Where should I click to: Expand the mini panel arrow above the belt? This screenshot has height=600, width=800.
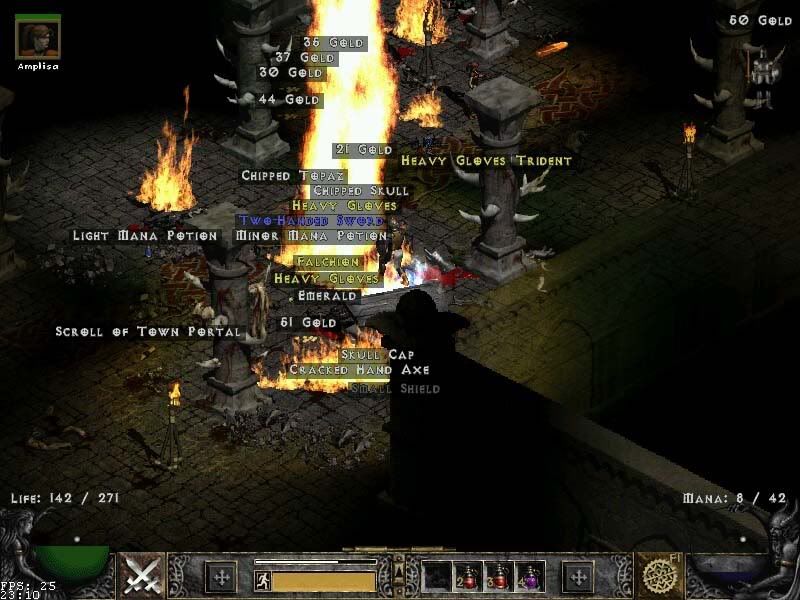coord(398,565)
